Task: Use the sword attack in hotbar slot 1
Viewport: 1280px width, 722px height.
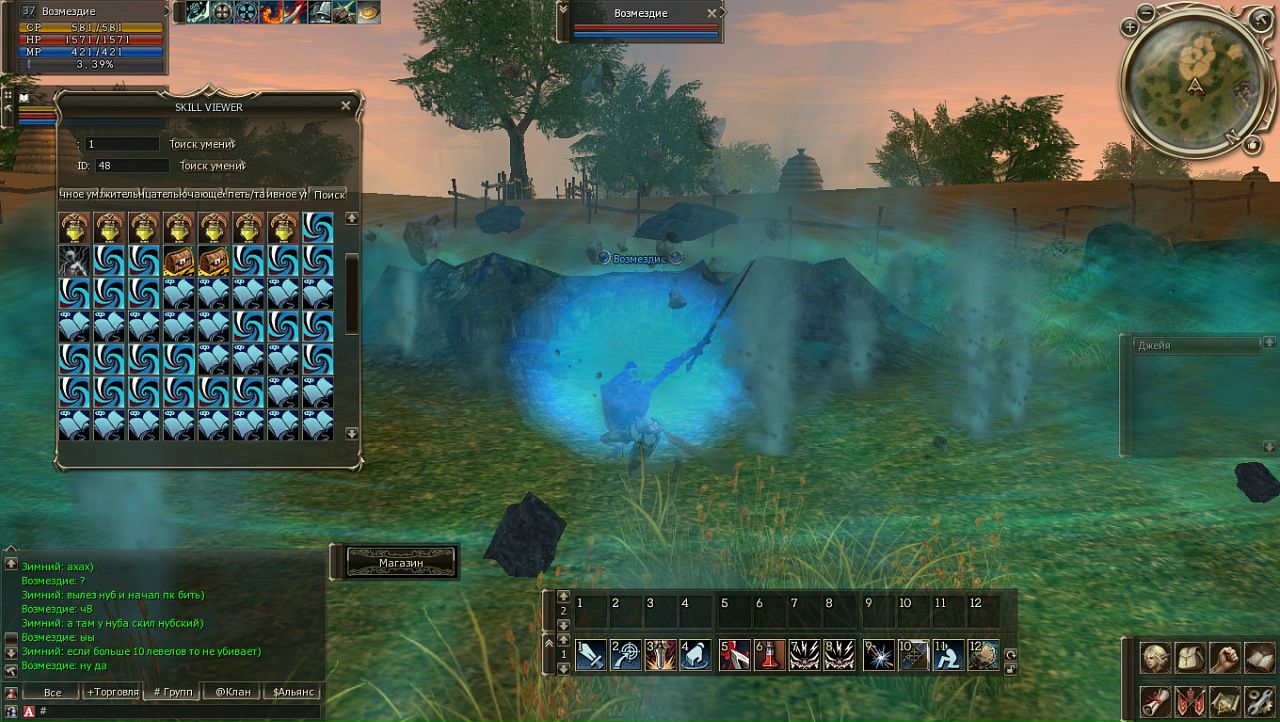Action: [x=590, y=655]
